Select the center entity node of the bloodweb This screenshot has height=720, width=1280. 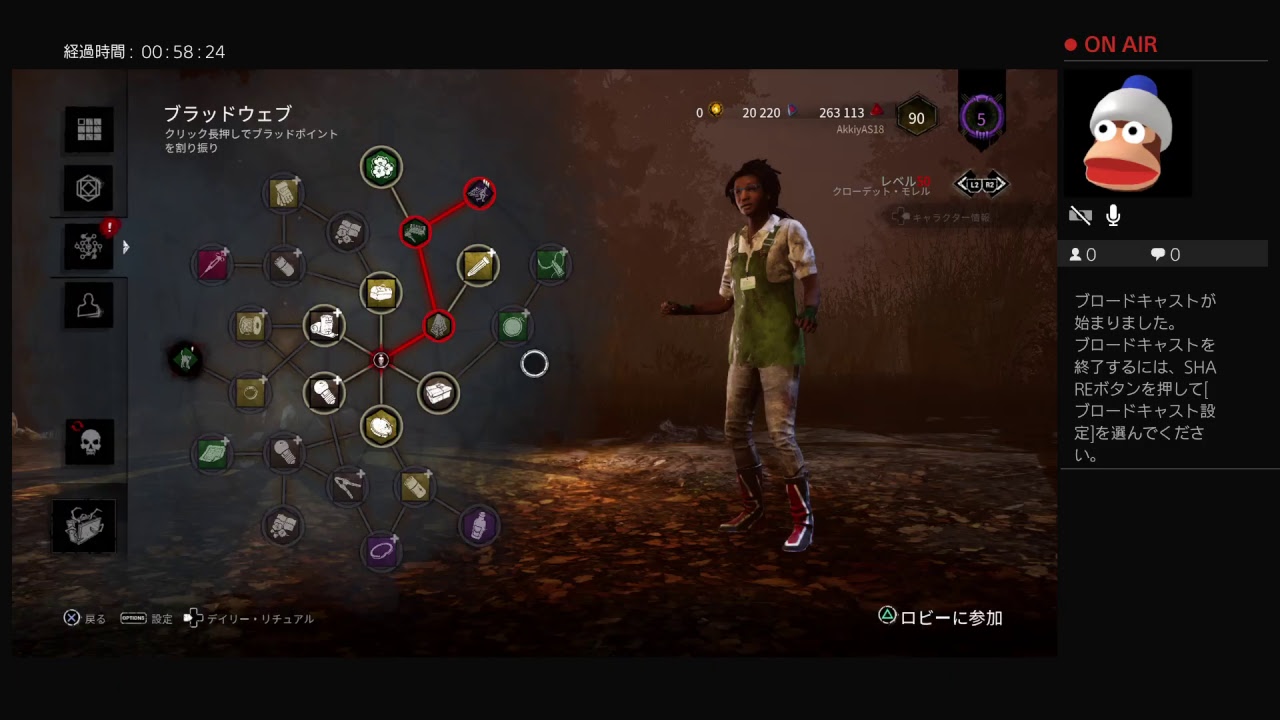[x=381, y=358]
